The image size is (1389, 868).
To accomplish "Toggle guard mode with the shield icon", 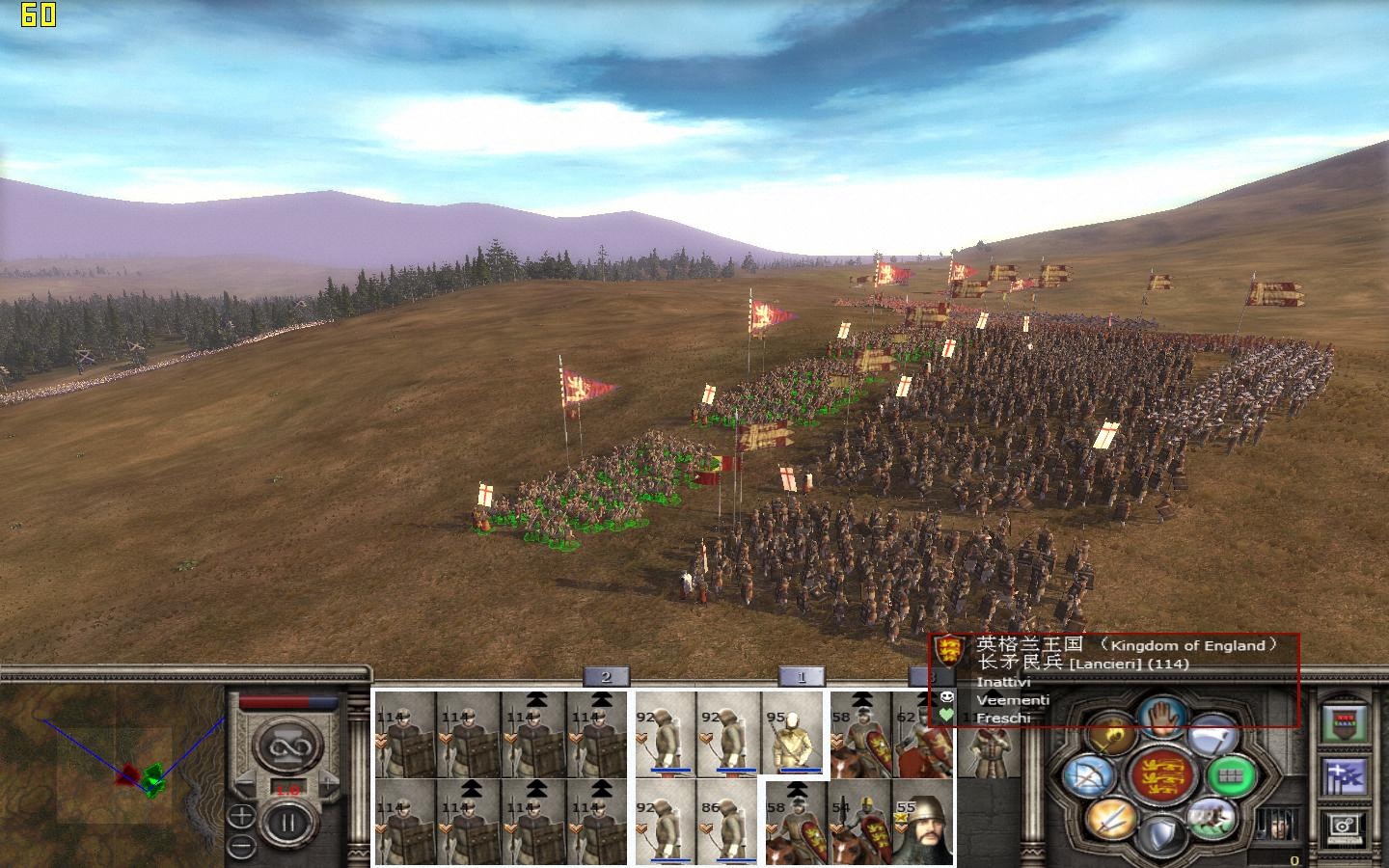I will point(1162,835).
